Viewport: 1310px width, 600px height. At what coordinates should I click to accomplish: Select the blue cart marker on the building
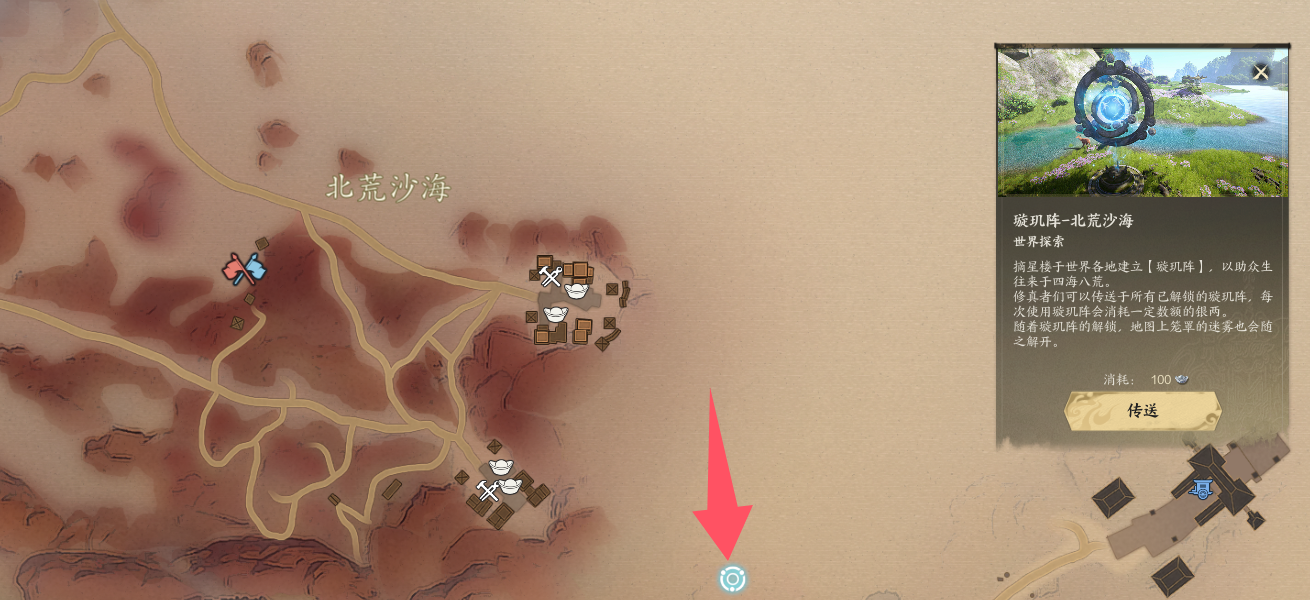coord(1200,488)
